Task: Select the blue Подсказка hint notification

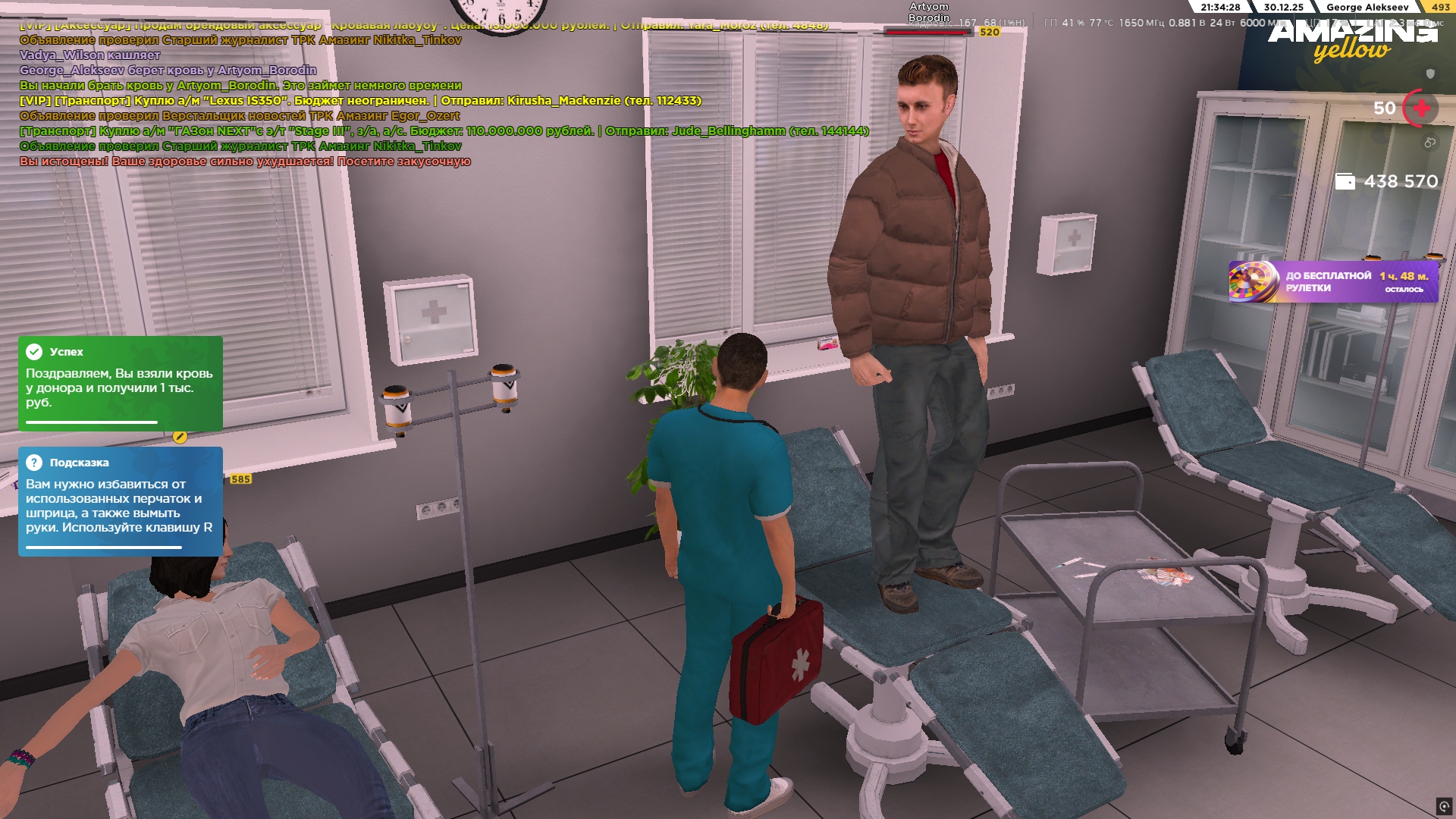Action: pos(121,500)
